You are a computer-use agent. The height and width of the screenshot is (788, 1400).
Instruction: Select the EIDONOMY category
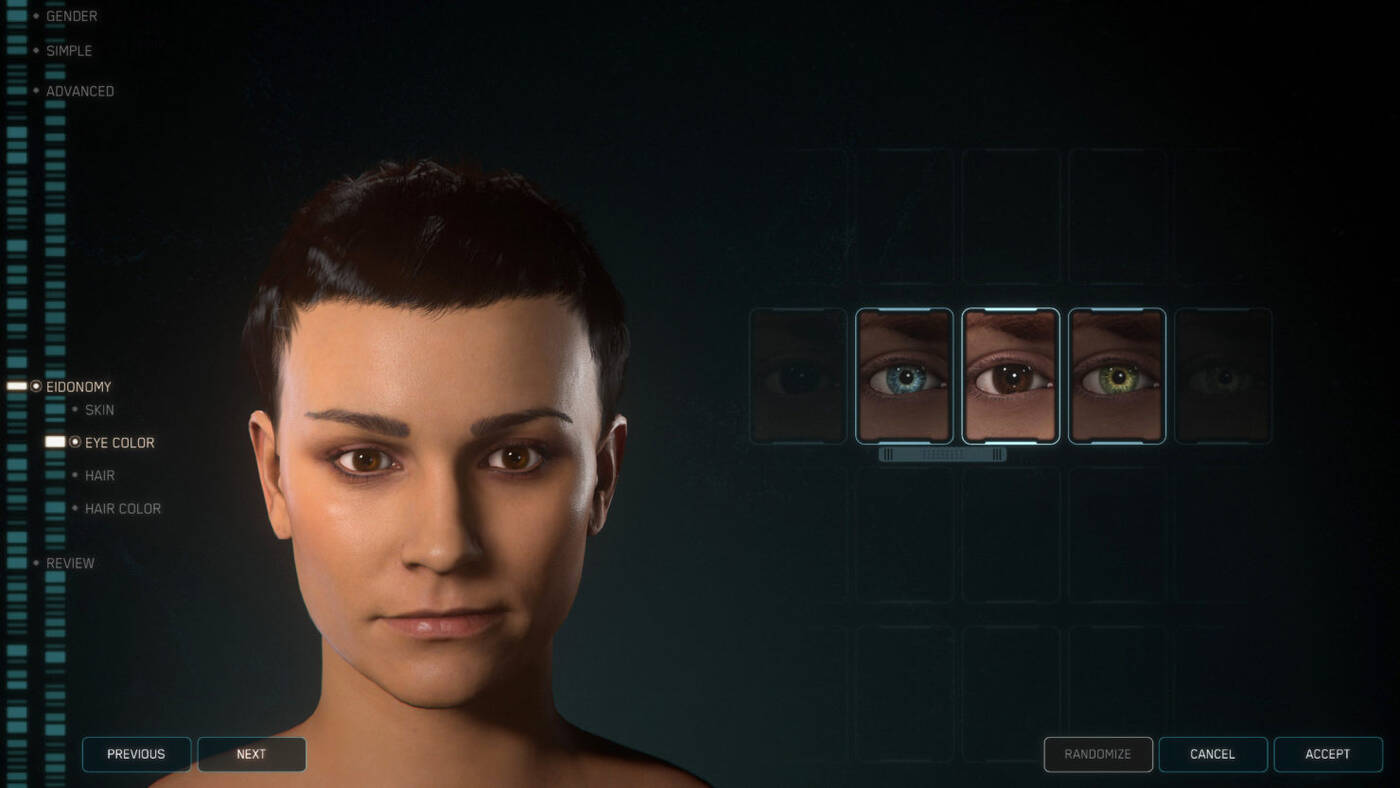tap(77, 386)
